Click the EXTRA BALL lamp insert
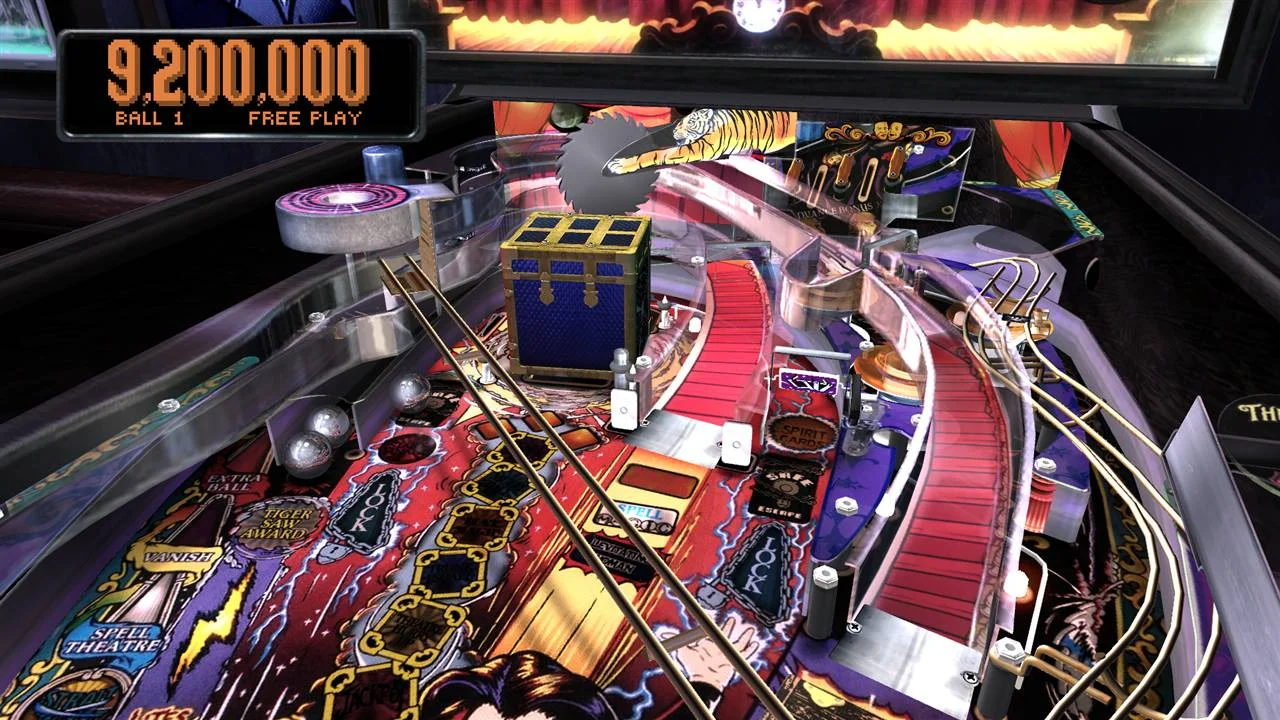 232,484
